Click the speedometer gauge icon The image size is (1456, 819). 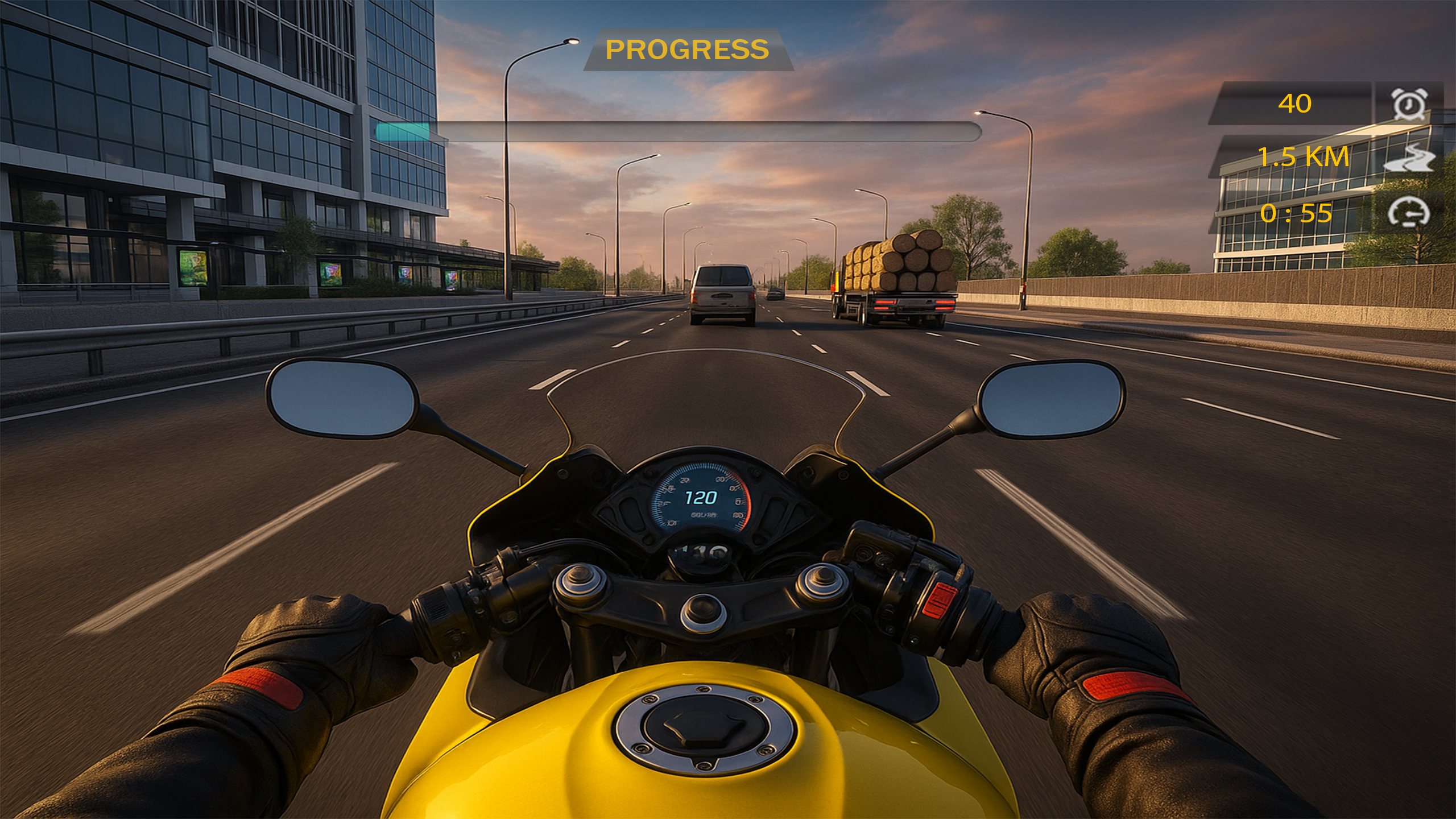tap(1409, 213)
